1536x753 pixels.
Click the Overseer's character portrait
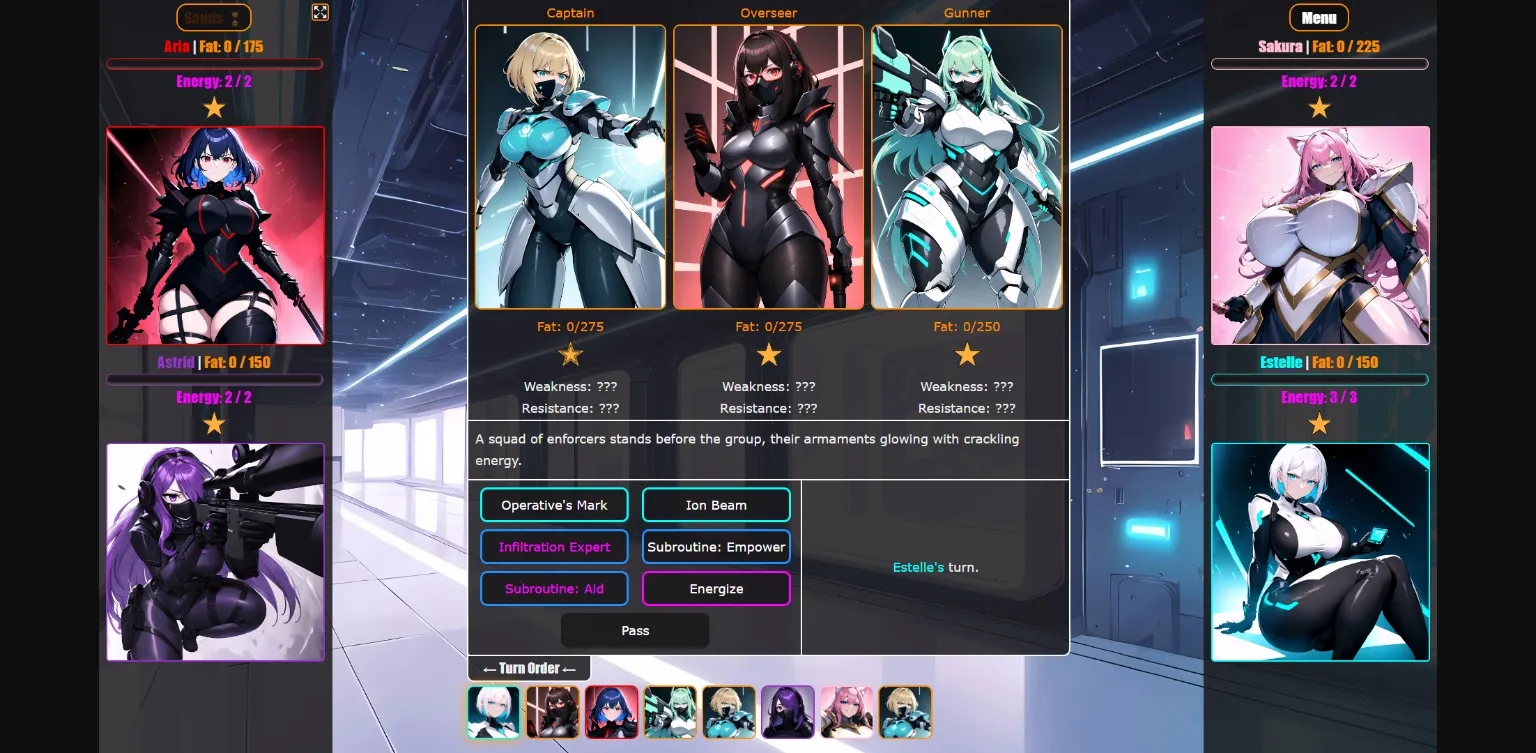pyautogui.click(x=769, y=166)
